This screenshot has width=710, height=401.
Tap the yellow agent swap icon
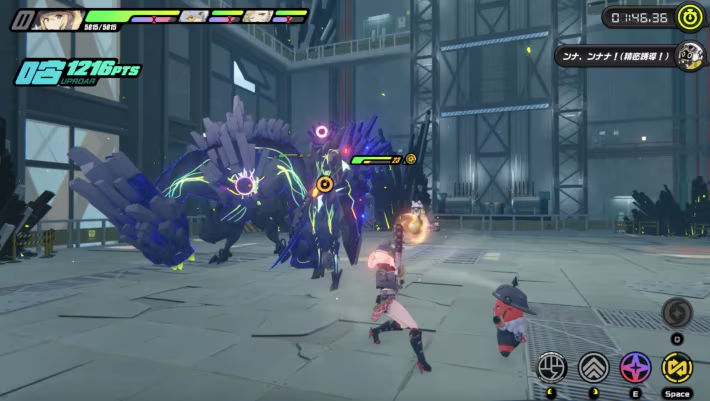tap(678, 367)
